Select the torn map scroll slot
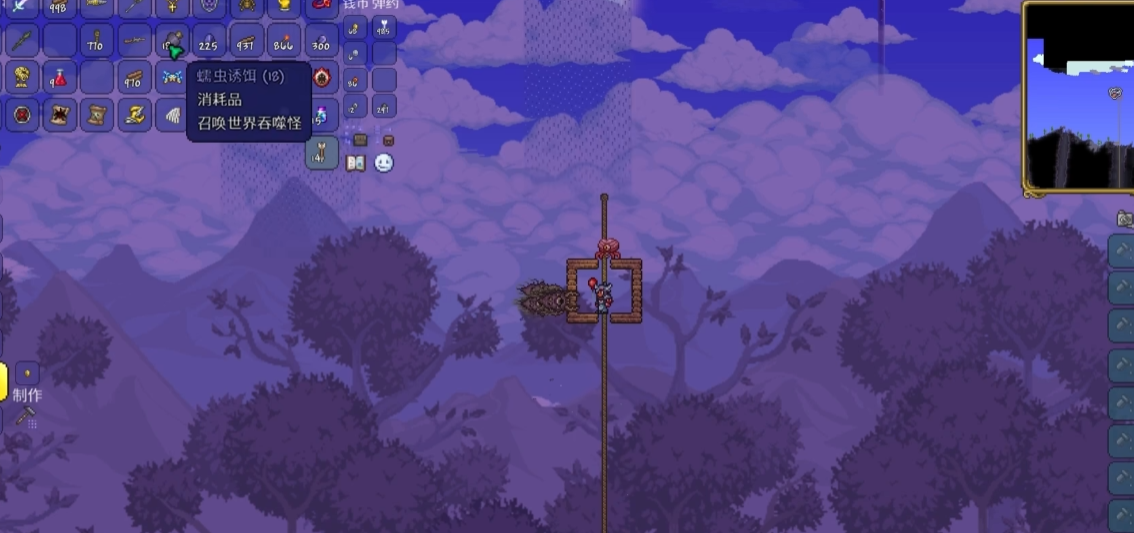The height and width of the screenshot is (533, 1134). pos(96,114)
